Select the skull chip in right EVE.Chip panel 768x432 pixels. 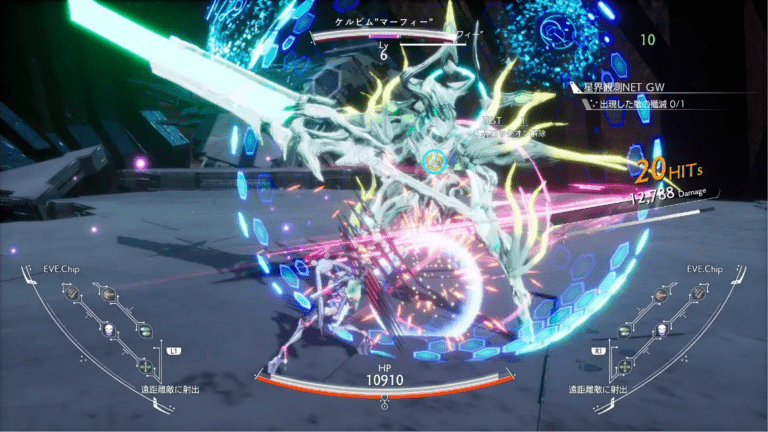(661, 330)
